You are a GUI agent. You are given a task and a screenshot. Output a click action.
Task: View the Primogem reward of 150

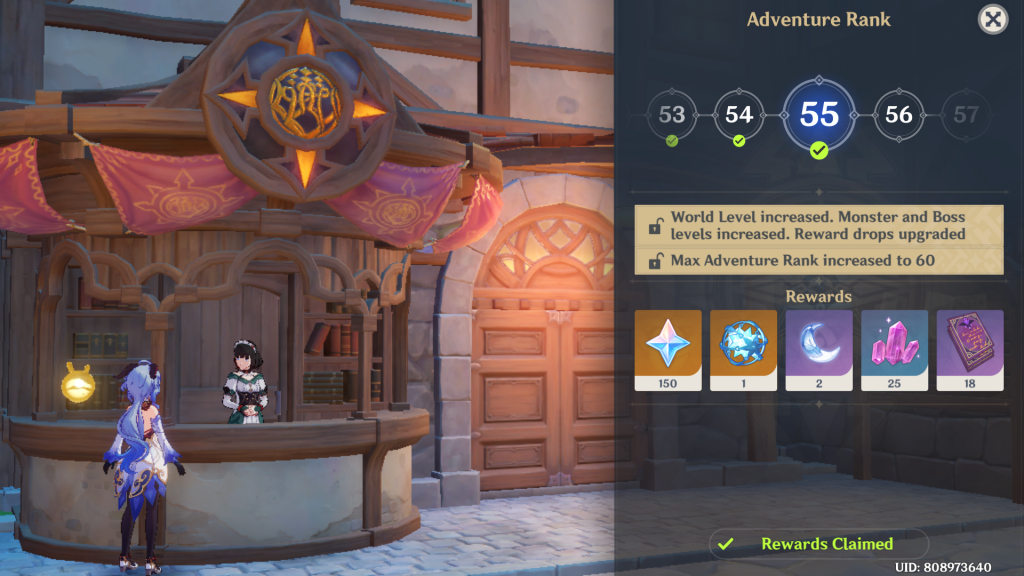pos(668,350)
